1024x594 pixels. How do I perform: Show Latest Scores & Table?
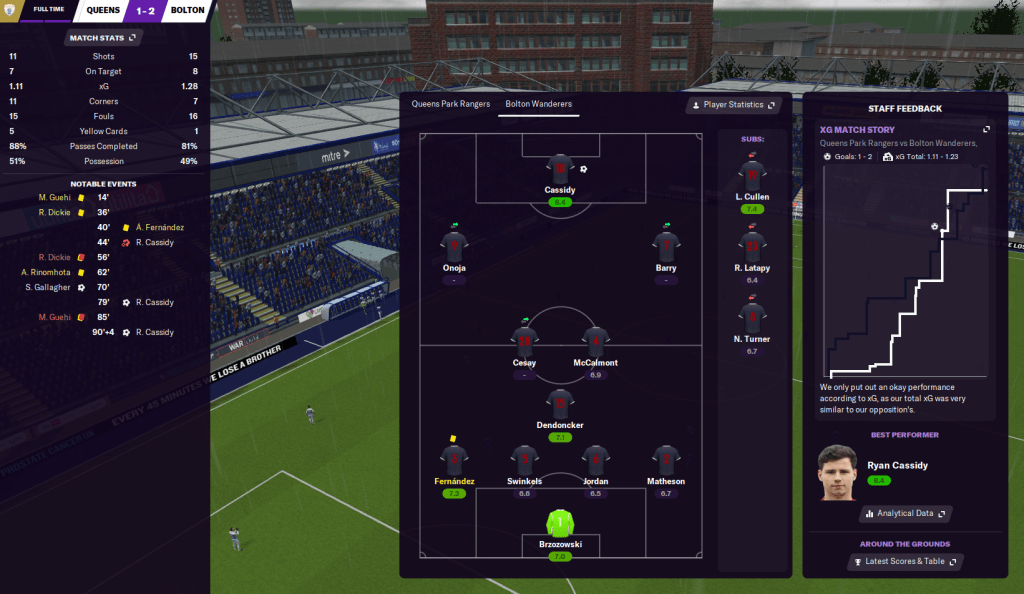click(x=904, y=562)
